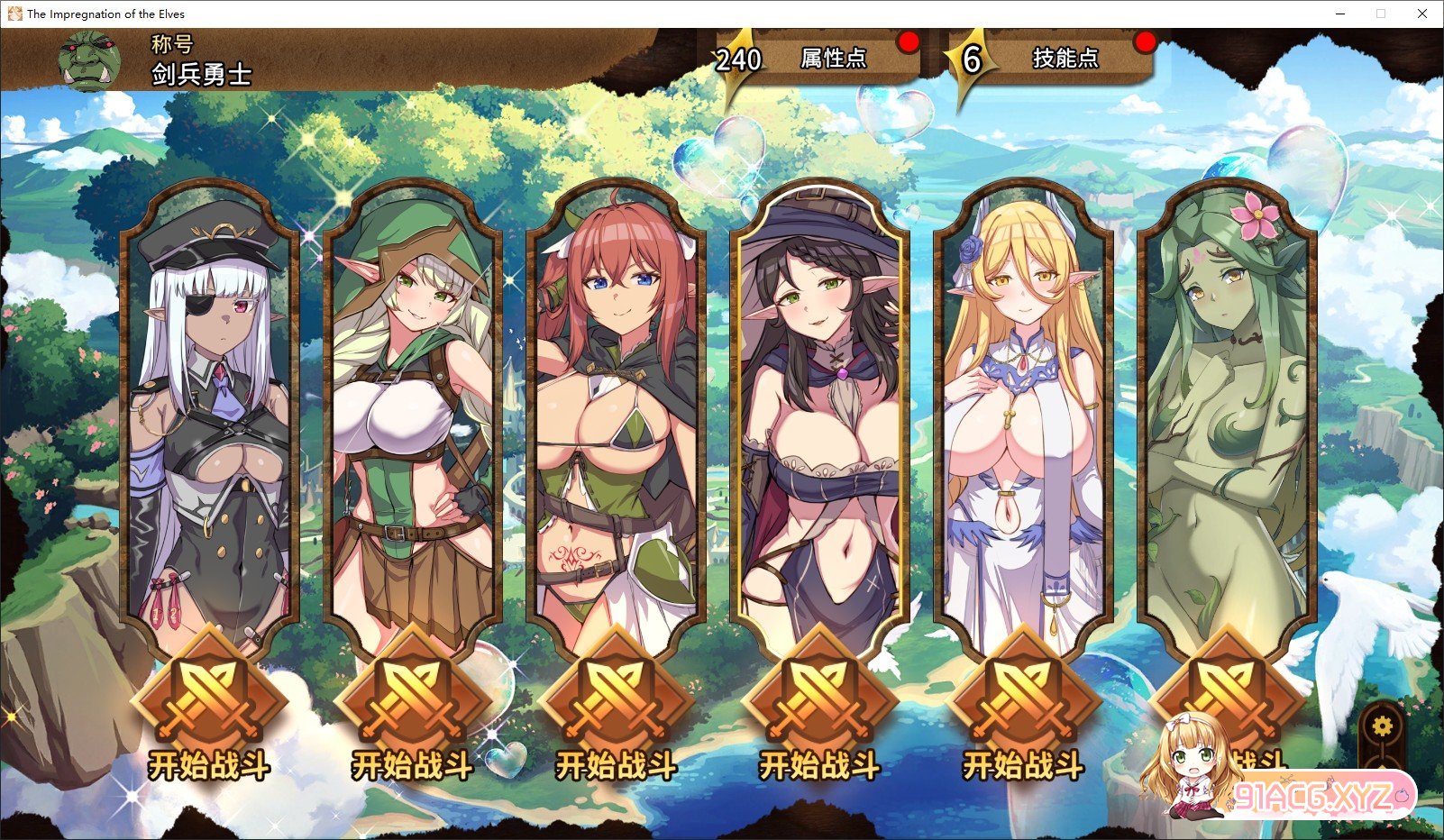Screen dimensions: 1444x840
Task: Click the orc player avatar portrait
Action: pyautogui.click(x=89, y=60)
